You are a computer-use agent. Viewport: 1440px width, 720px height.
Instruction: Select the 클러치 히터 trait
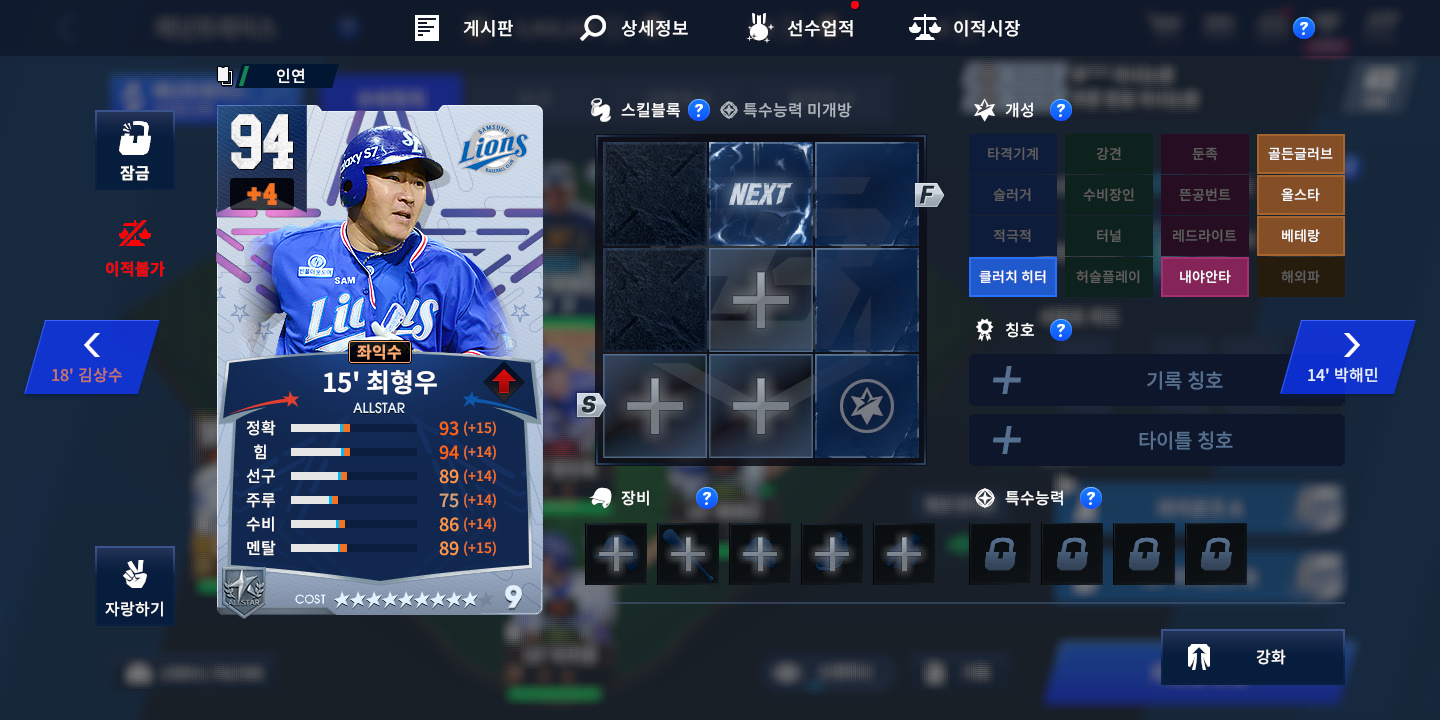click(x=1013, y=277)
